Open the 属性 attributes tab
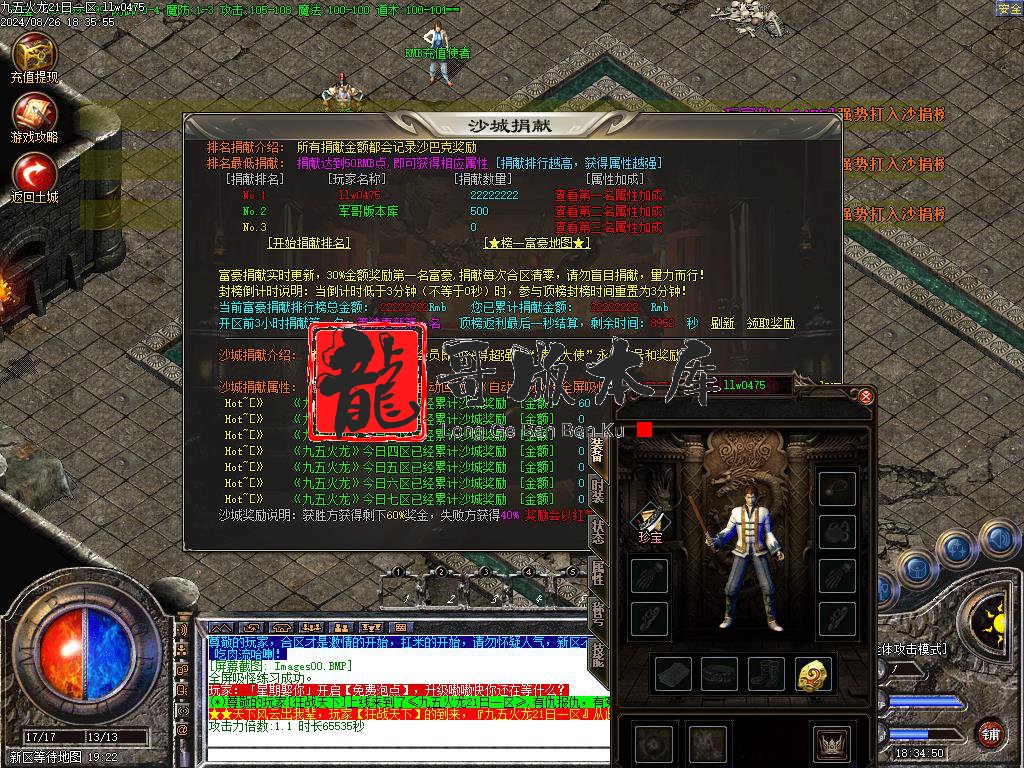 (598, 572)
